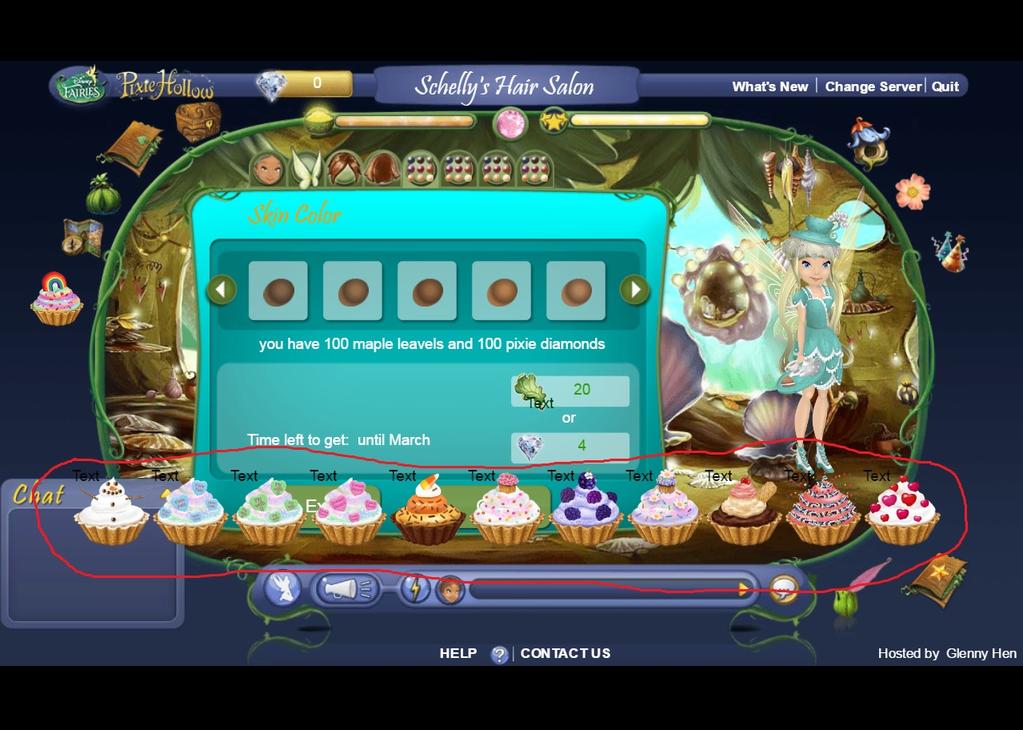Open the fairy wings tab
The width and height of the screenshot is (1023, 730).
pos(305,168)
